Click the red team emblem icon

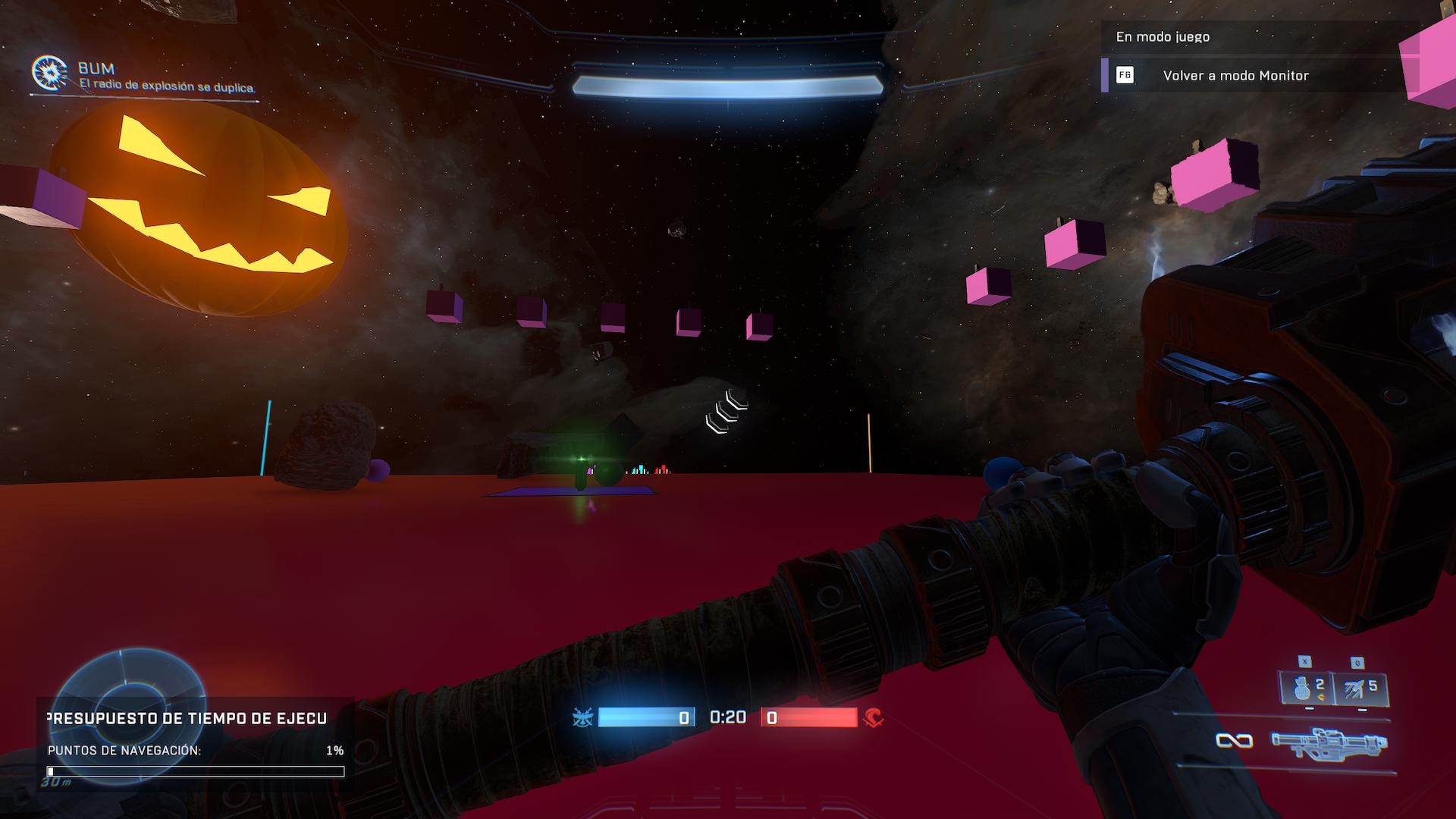[873, 717]
